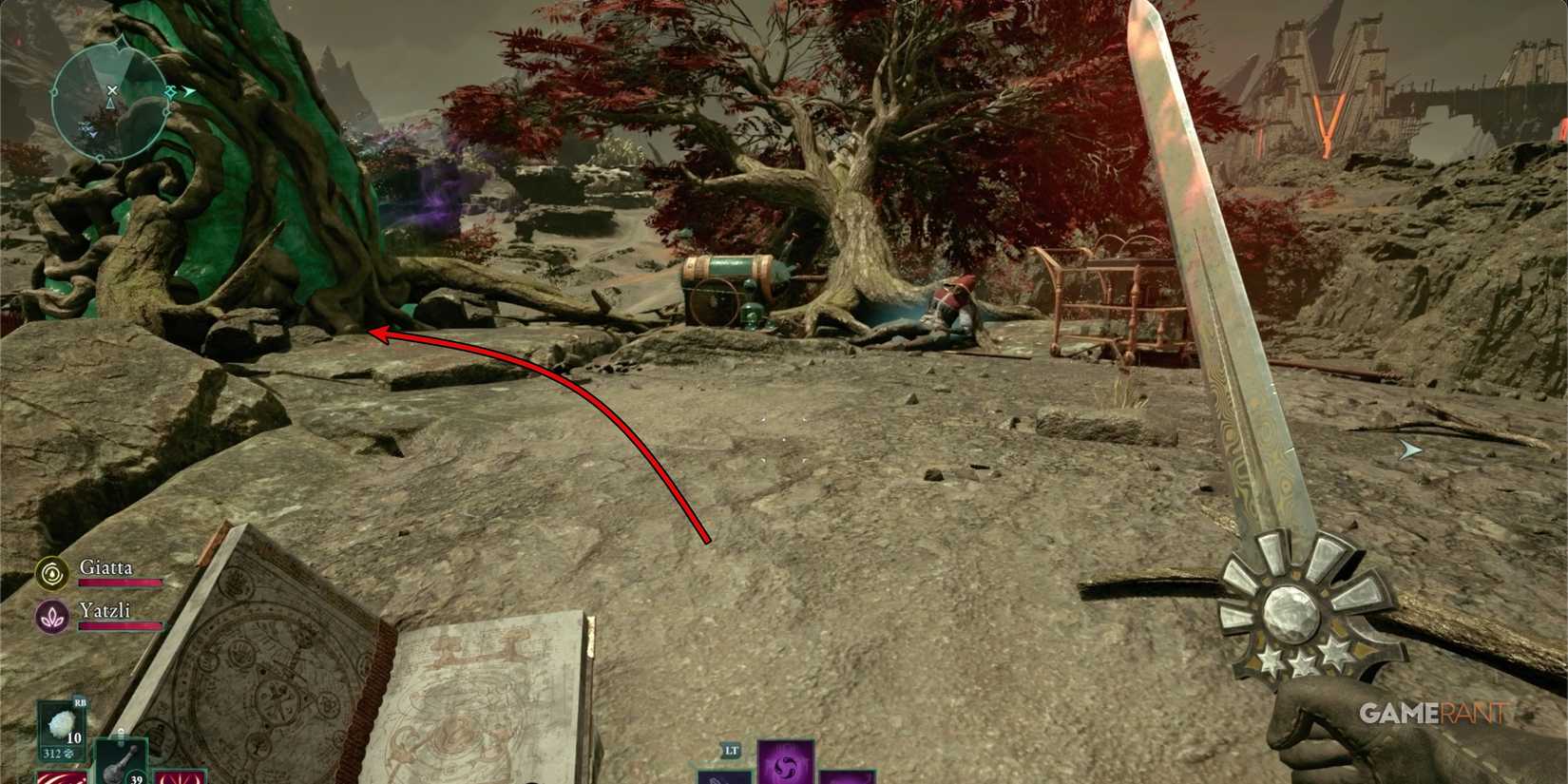This screenshot has width=1568, height=784.
Task: Select the flask quick-slot showing 39 charges
Action: pyautogui.click(x=121, y=760)
